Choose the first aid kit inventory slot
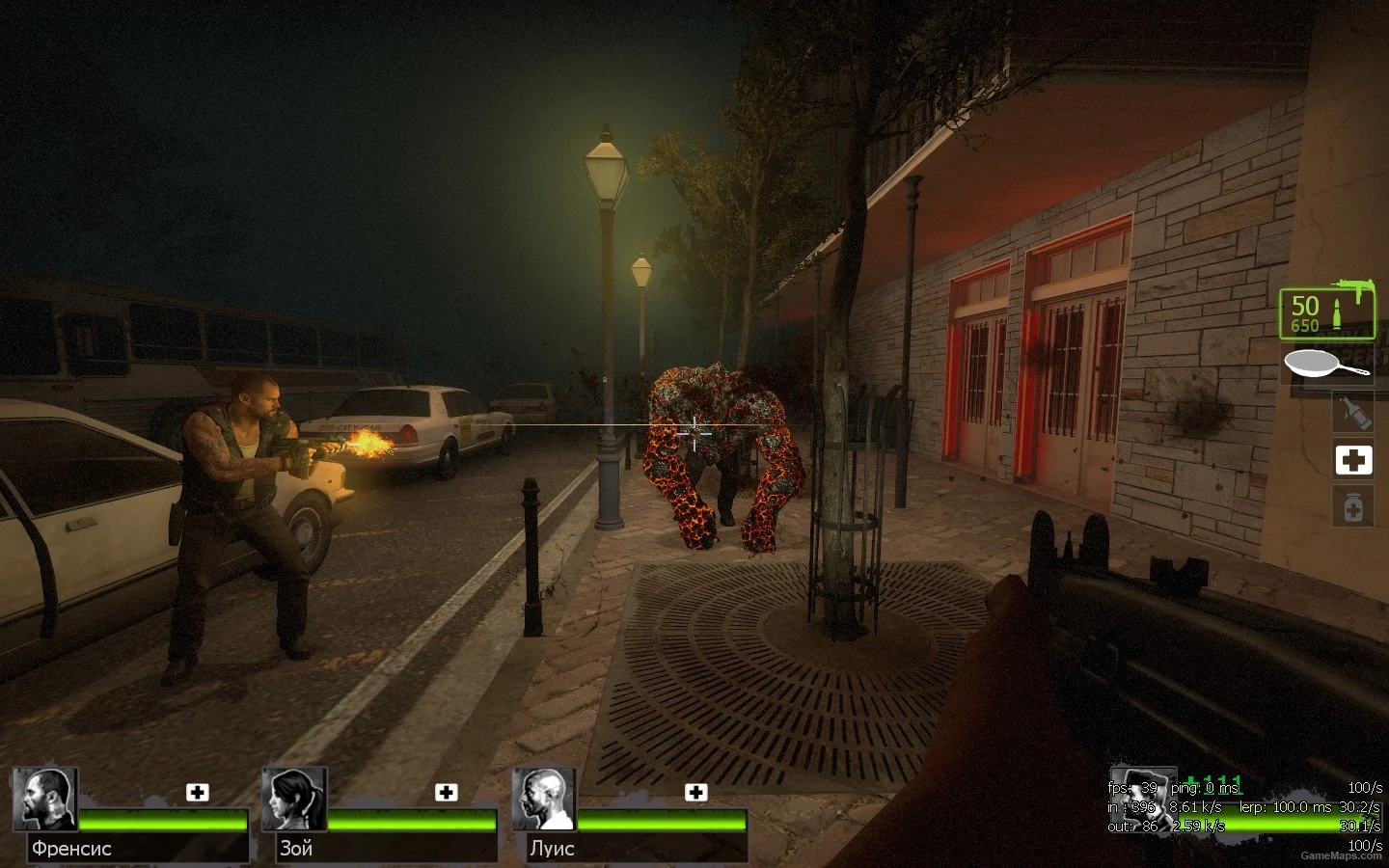 point(1352,460)
